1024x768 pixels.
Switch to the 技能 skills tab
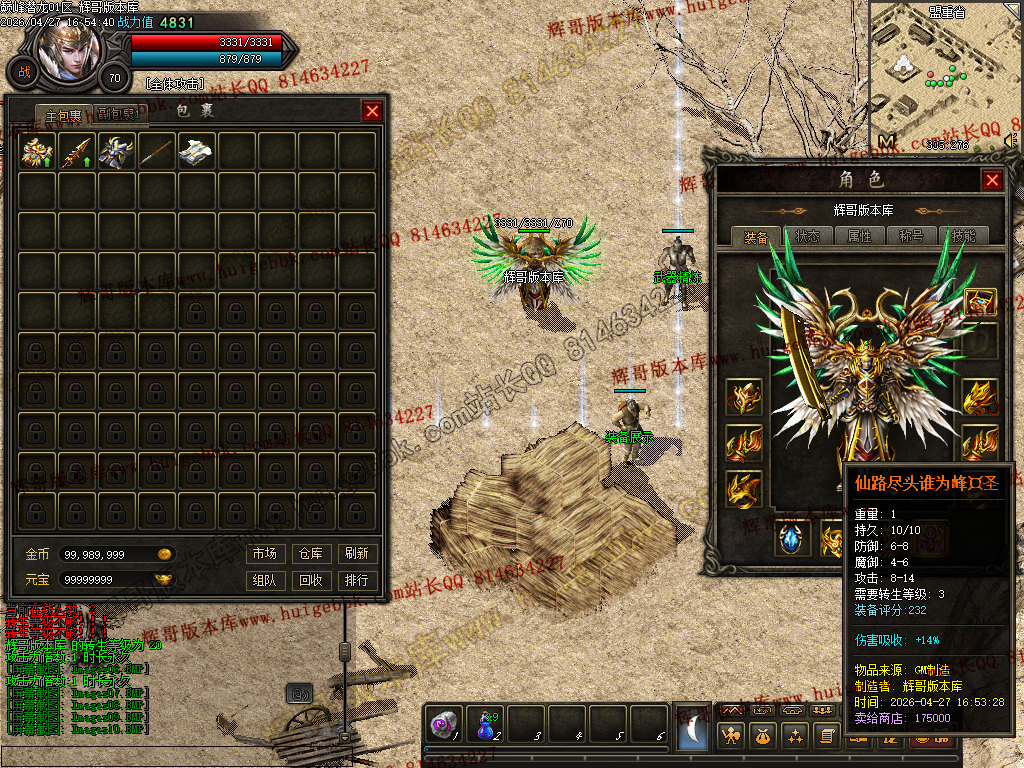coord(963,237)
